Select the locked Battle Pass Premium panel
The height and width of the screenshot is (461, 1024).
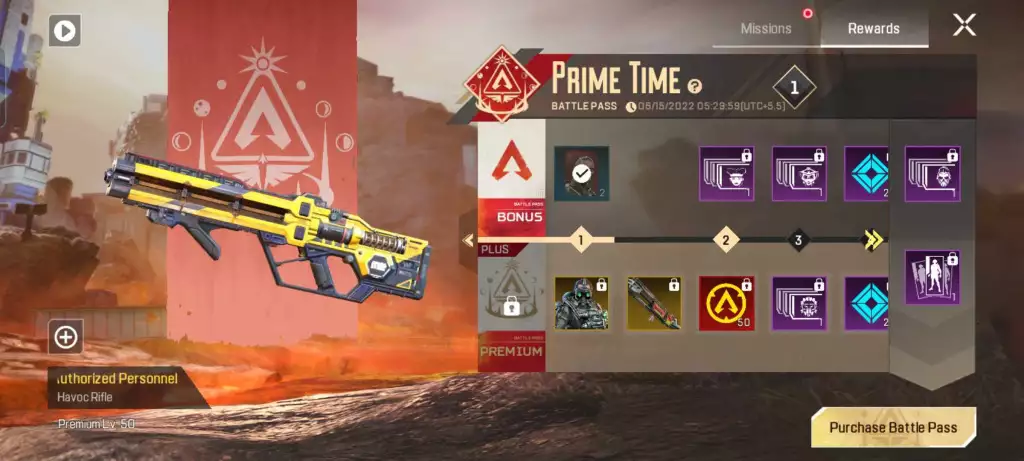pyautogui.click(x=511, y=308)
